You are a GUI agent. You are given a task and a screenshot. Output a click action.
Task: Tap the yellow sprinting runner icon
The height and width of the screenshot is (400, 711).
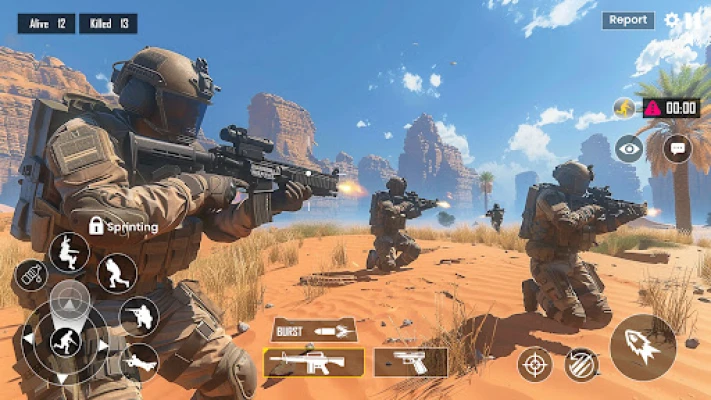(625, 108)
